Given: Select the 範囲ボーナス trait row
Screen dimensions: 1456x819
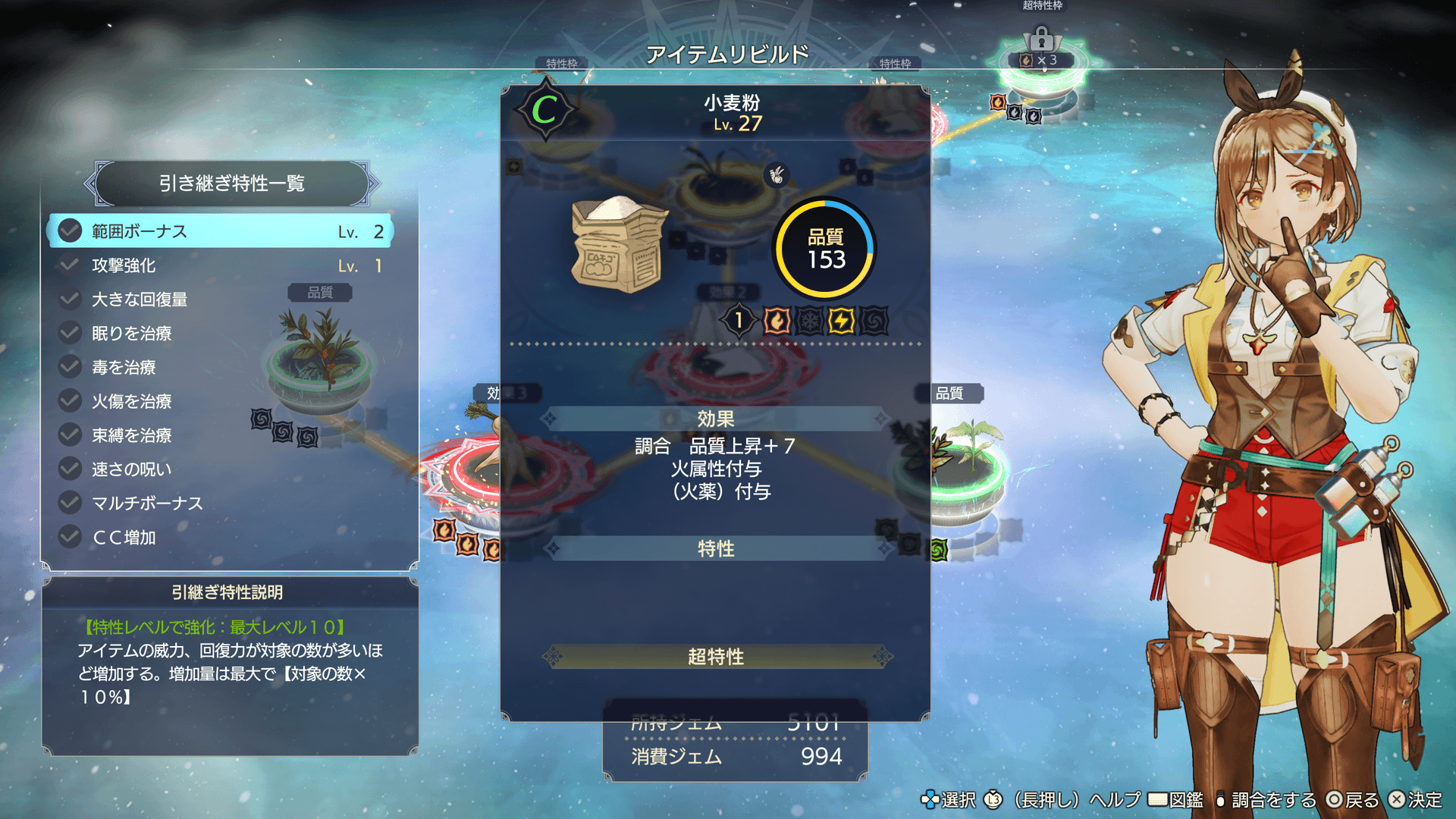Looking at the screenshot, I should tap(220, 231).
